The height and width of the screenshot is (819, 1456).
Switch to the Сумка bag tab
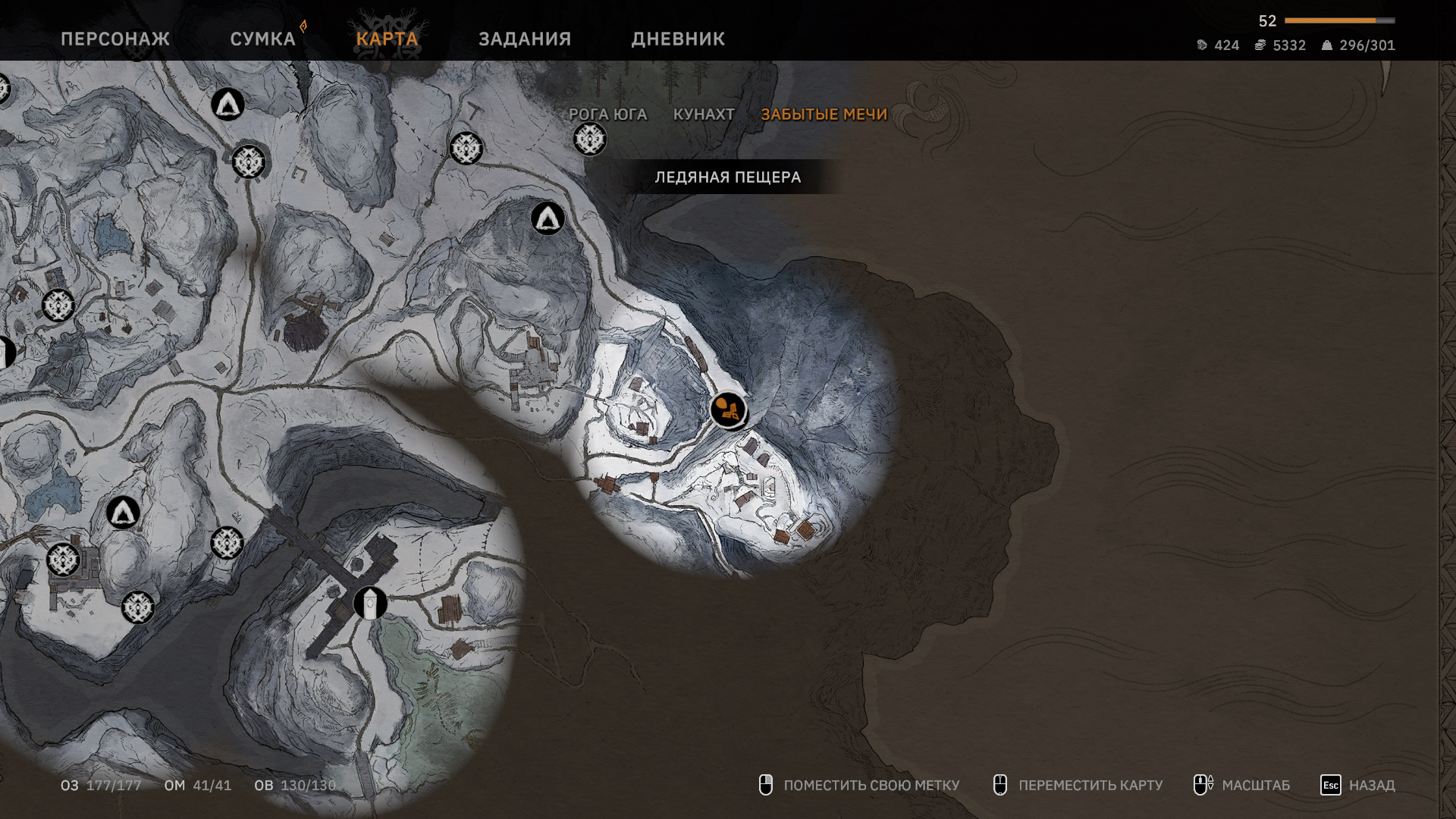(x=262, y=39)
